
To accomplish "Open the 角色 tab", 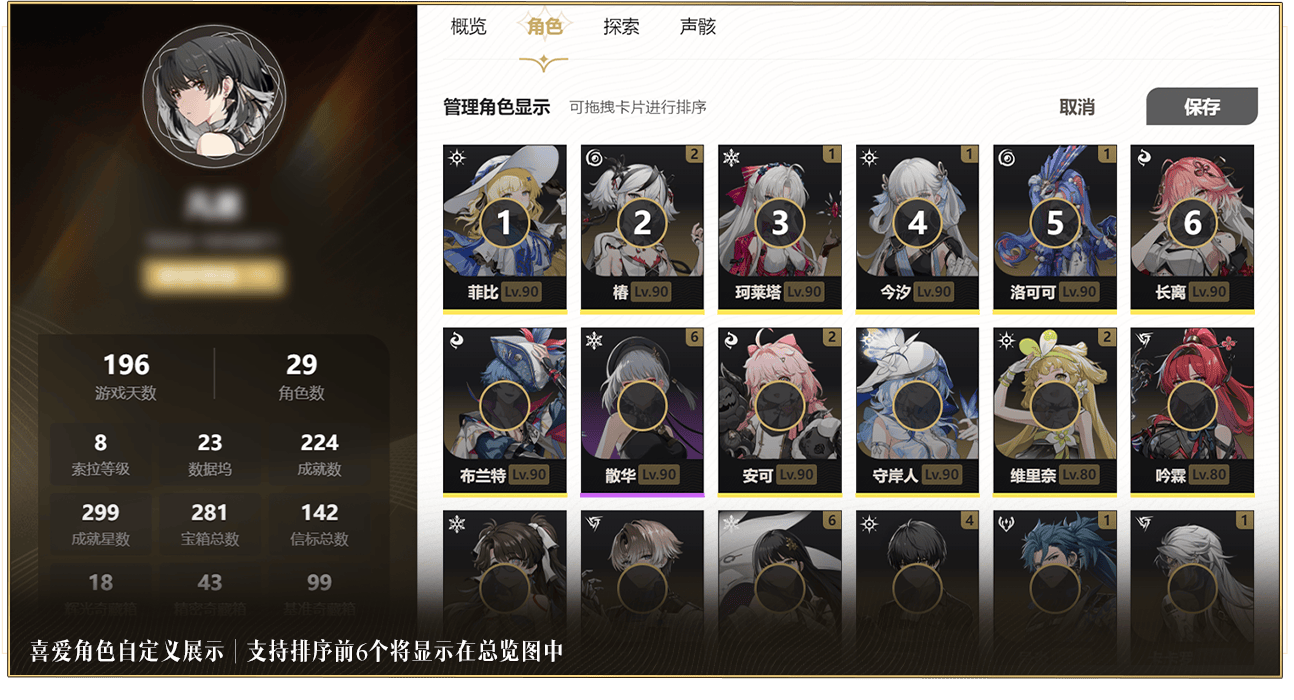I will 544,27.
